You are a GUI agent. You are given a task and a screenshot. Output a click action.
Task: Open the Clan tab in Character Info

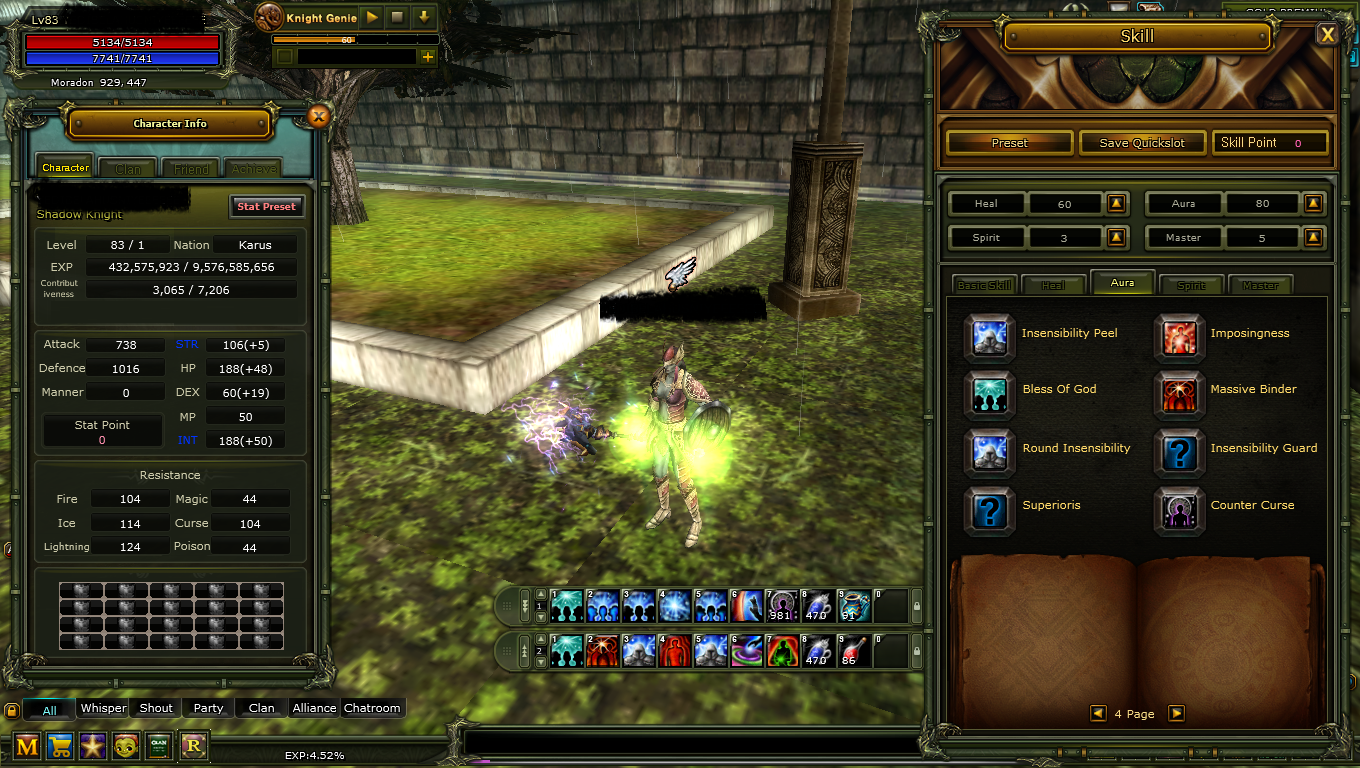[126, 167]
